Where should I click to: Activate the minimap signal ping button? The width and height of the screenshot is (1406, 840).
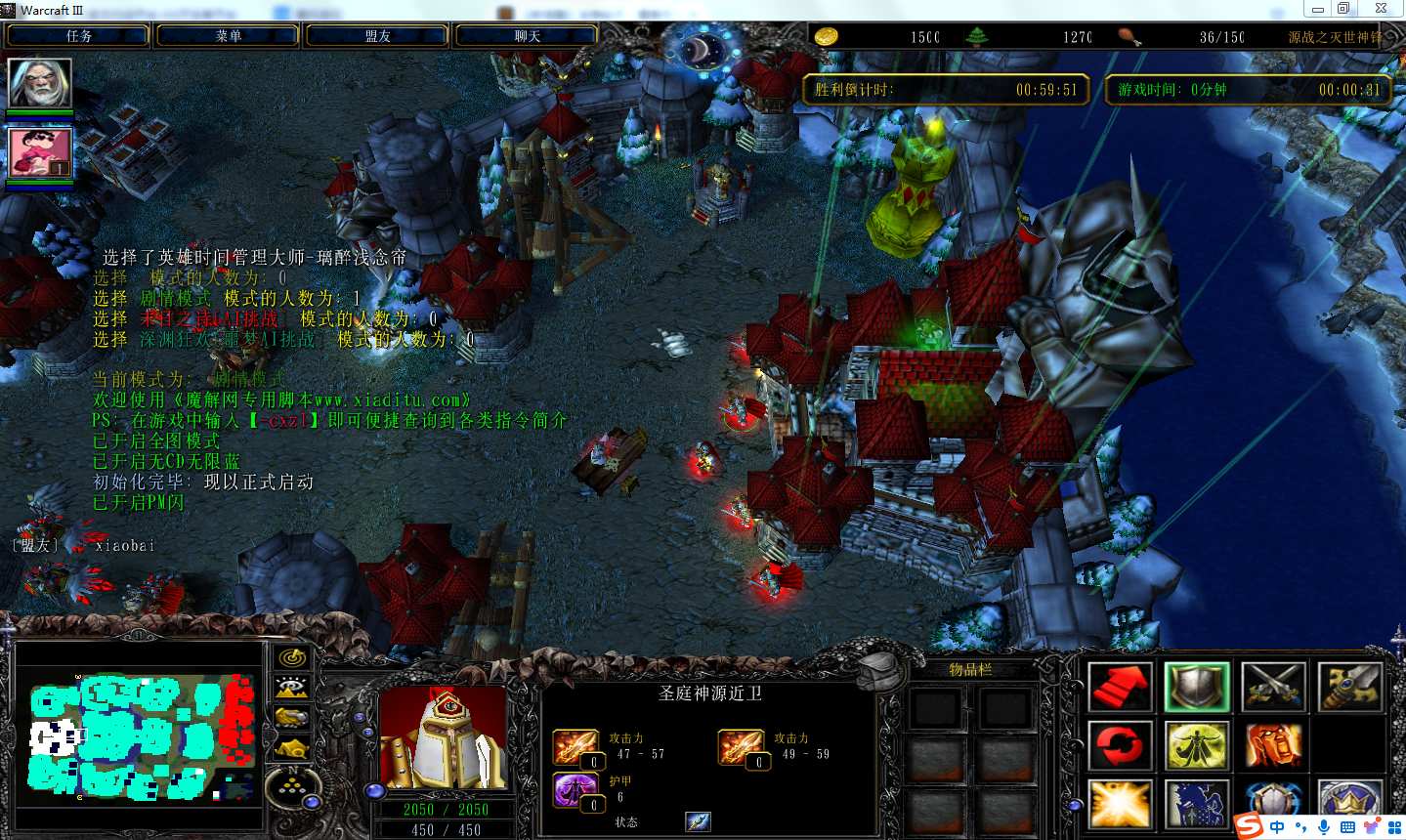click(291, 657)
